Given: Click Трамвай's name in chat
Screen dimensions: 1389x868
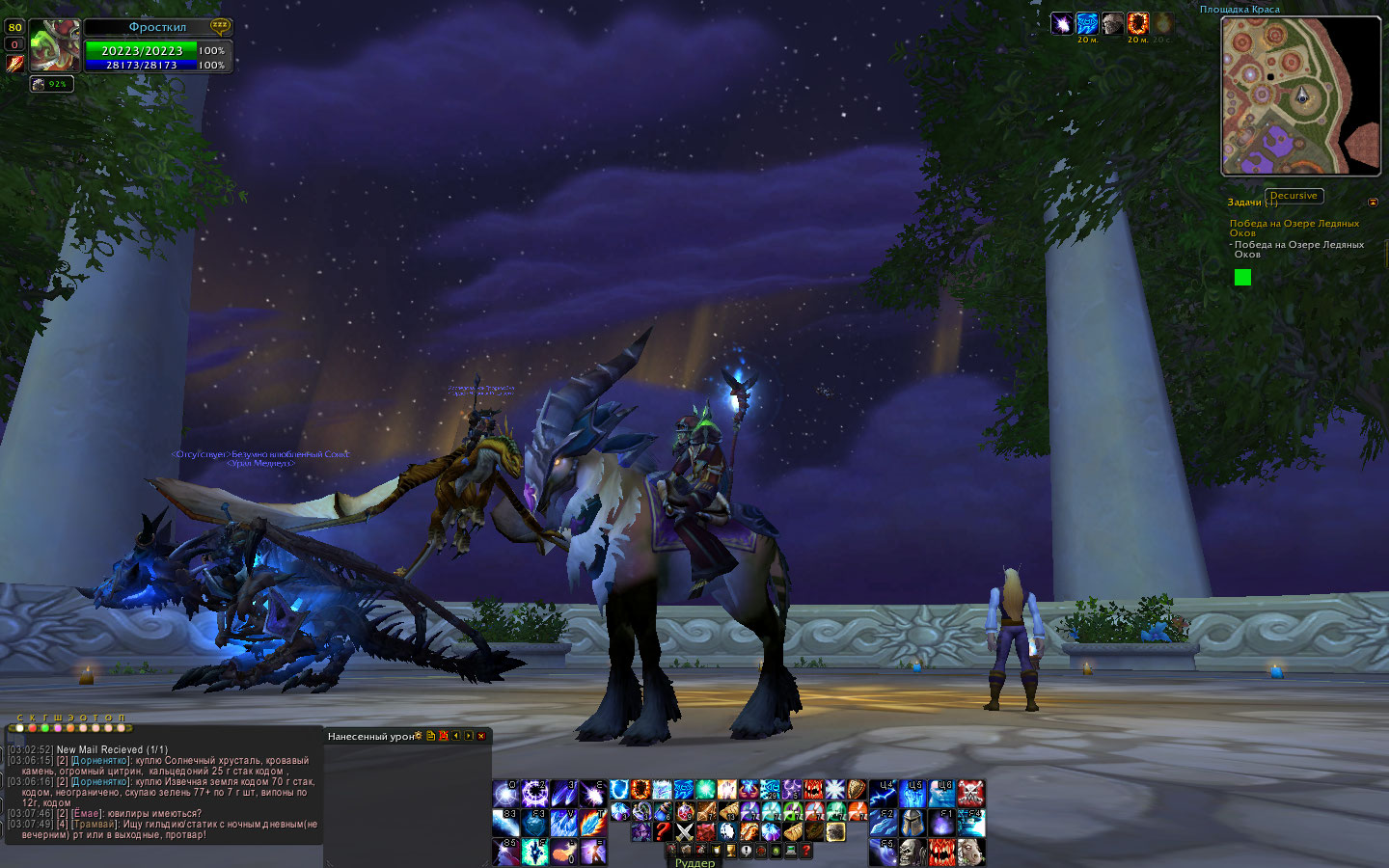Looking at the screenshot, I should [x=95, y=825].
